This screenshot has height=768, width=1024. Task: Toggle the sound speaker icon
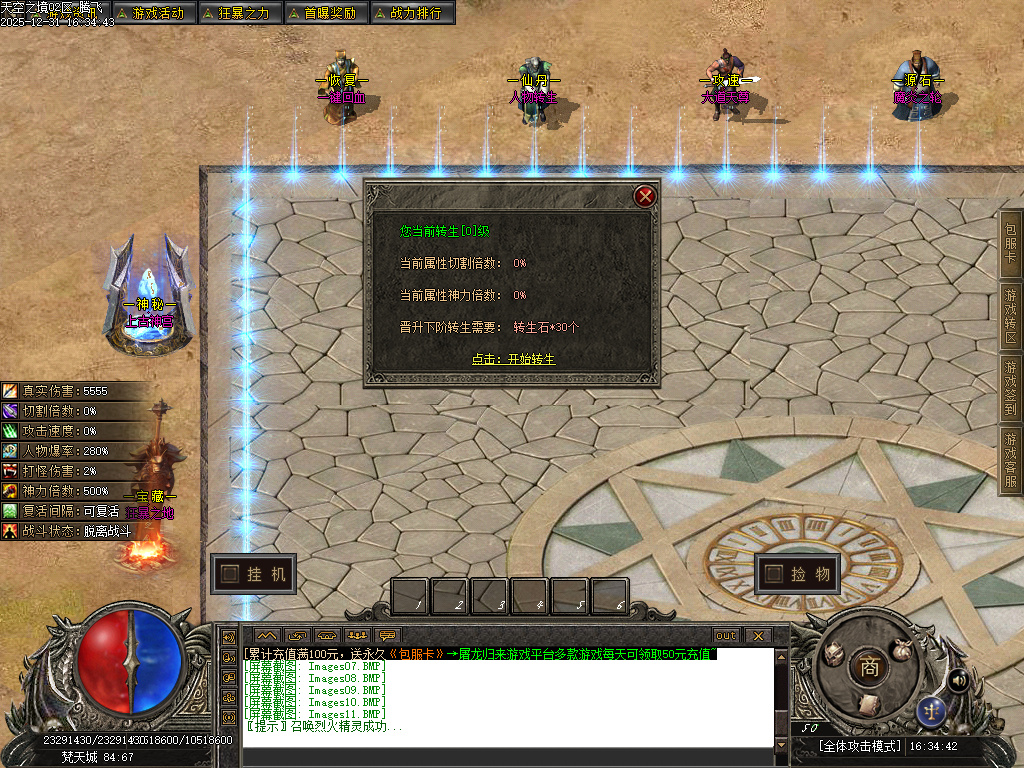[958, 680]
